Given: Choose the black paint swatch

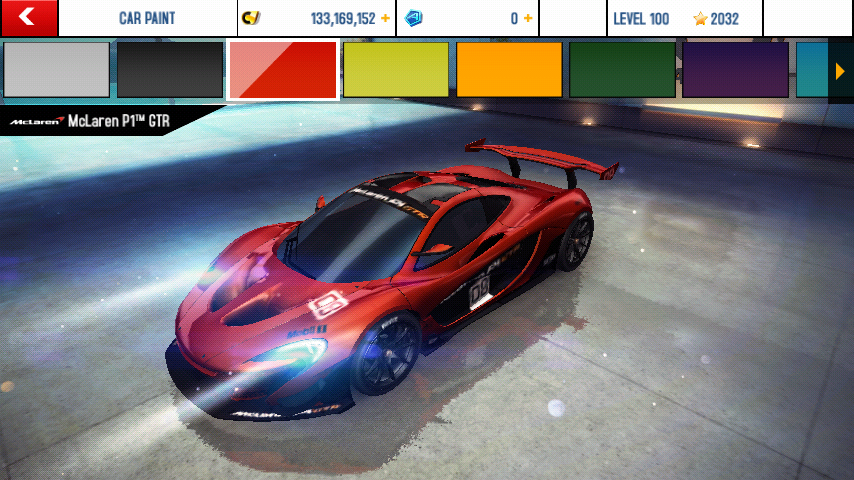Looking at the screenshot, I should click(170, 70).
